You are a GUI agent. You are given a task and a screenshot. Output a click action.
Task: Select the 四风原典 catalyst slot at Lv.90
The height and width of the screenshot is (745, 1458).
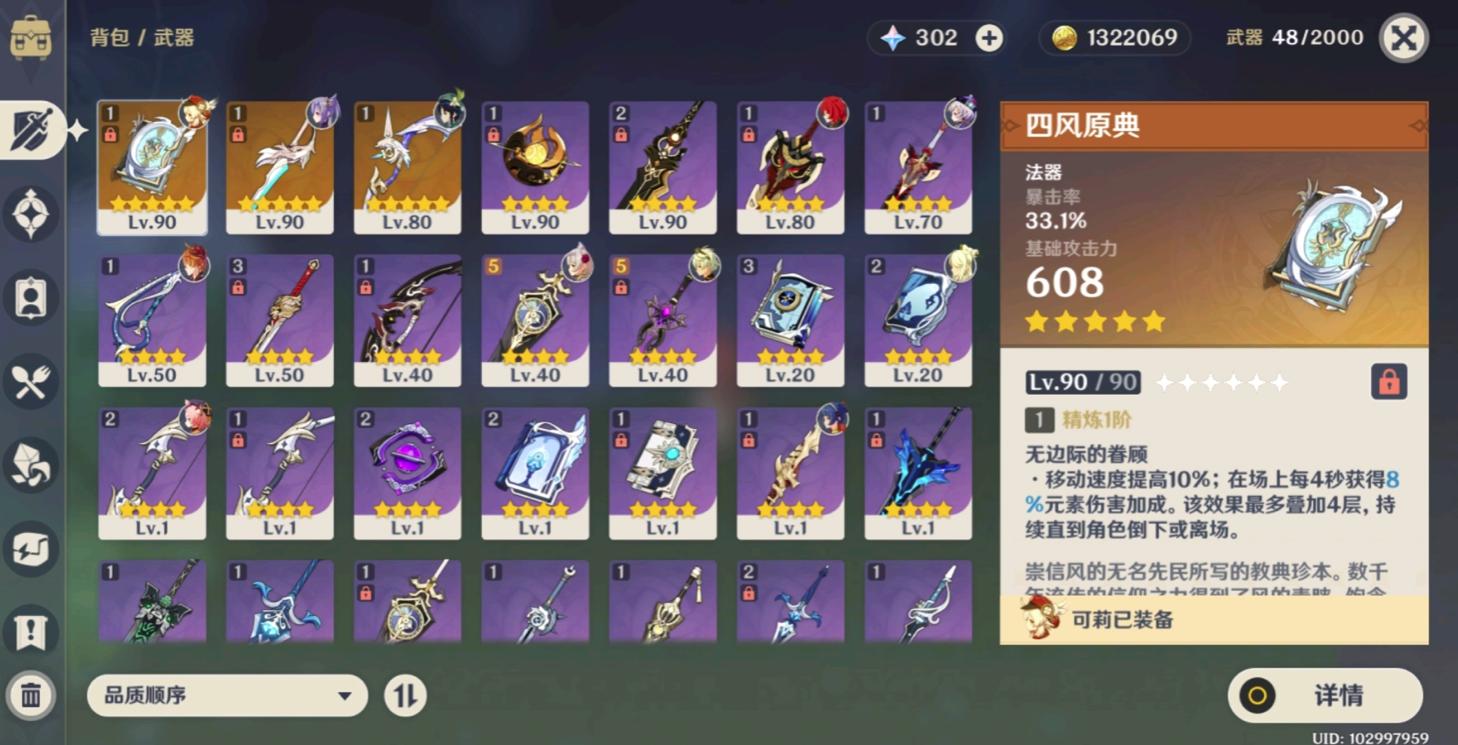pyautogui.click(x=152, y=167)
